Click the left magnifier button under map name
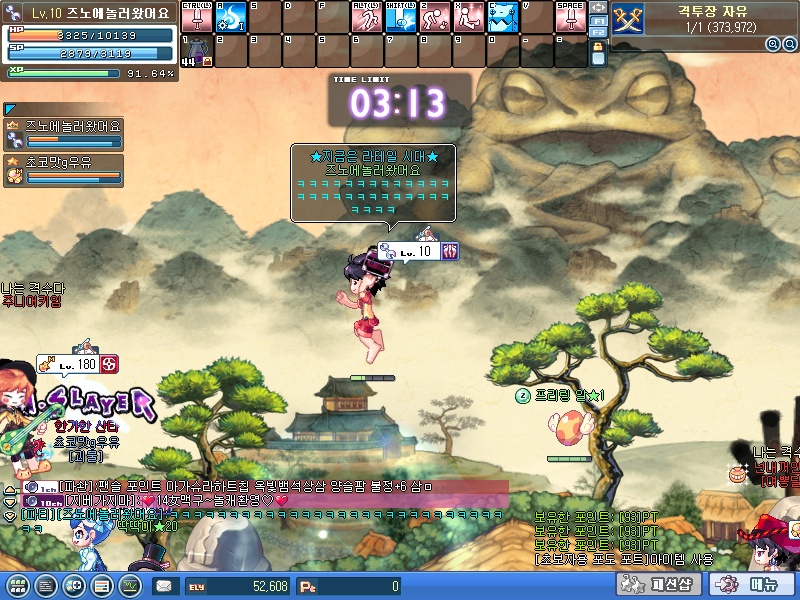Screen dimensions: 800x600 [772, 44]
